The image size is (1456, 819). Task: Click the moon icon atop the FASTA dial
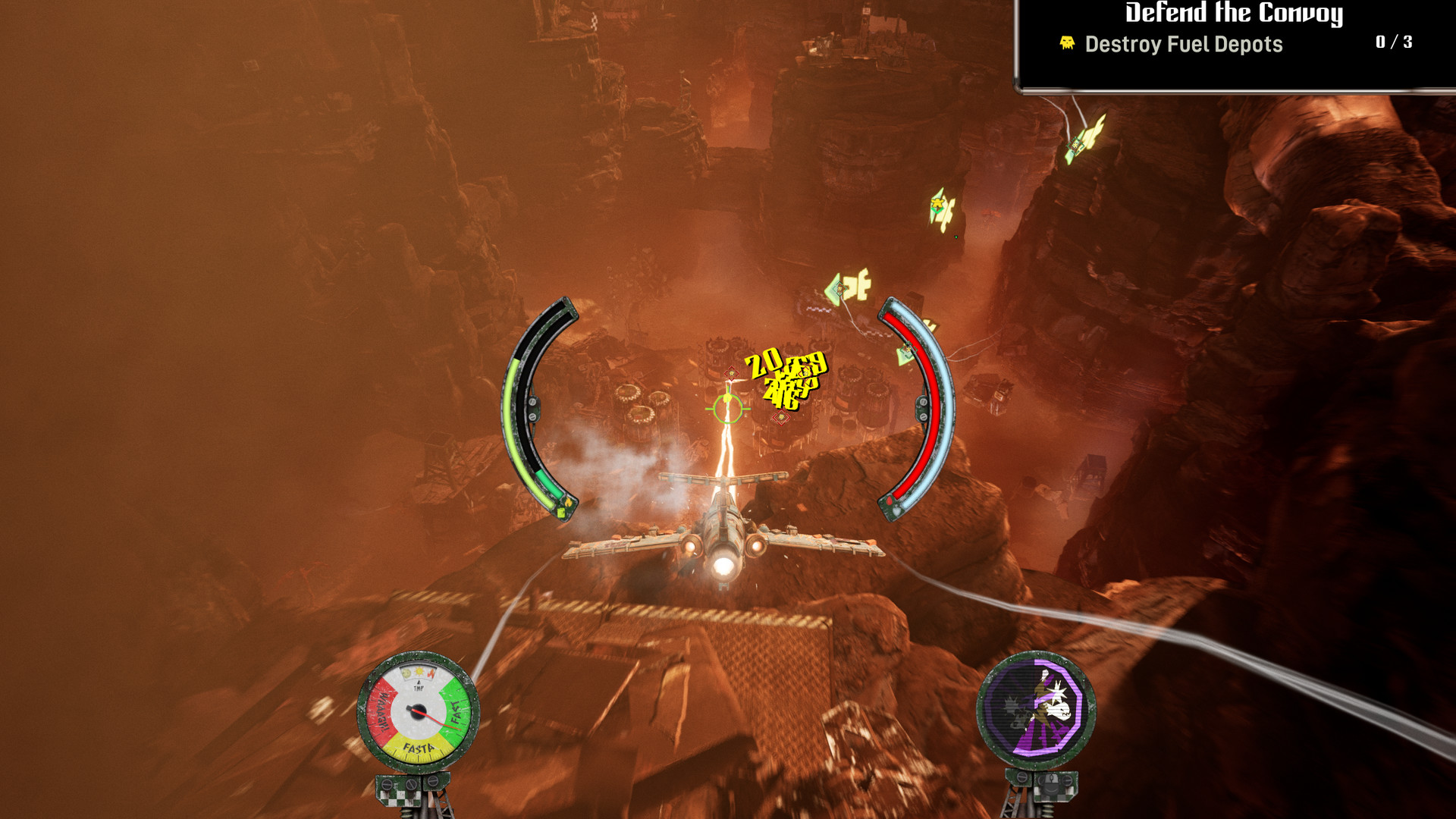pos(406,672)
